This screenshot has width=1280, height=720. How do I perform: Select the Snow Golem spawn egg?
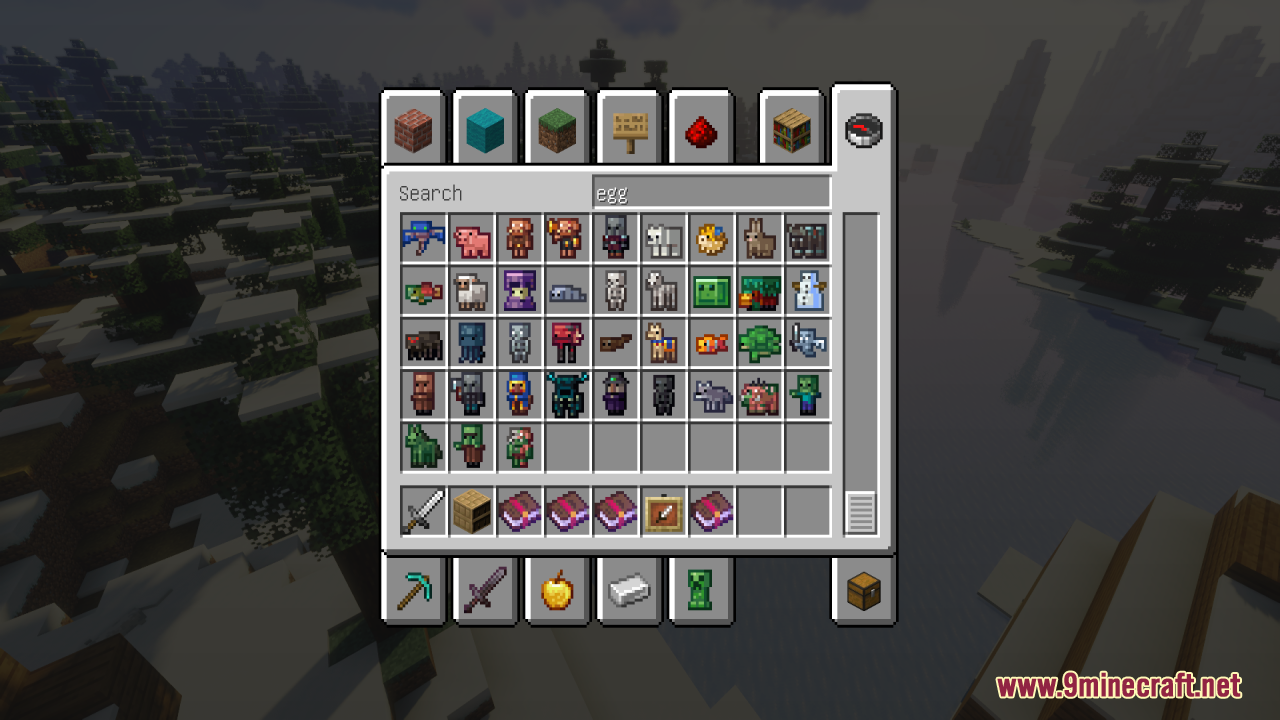pos(807,291)
